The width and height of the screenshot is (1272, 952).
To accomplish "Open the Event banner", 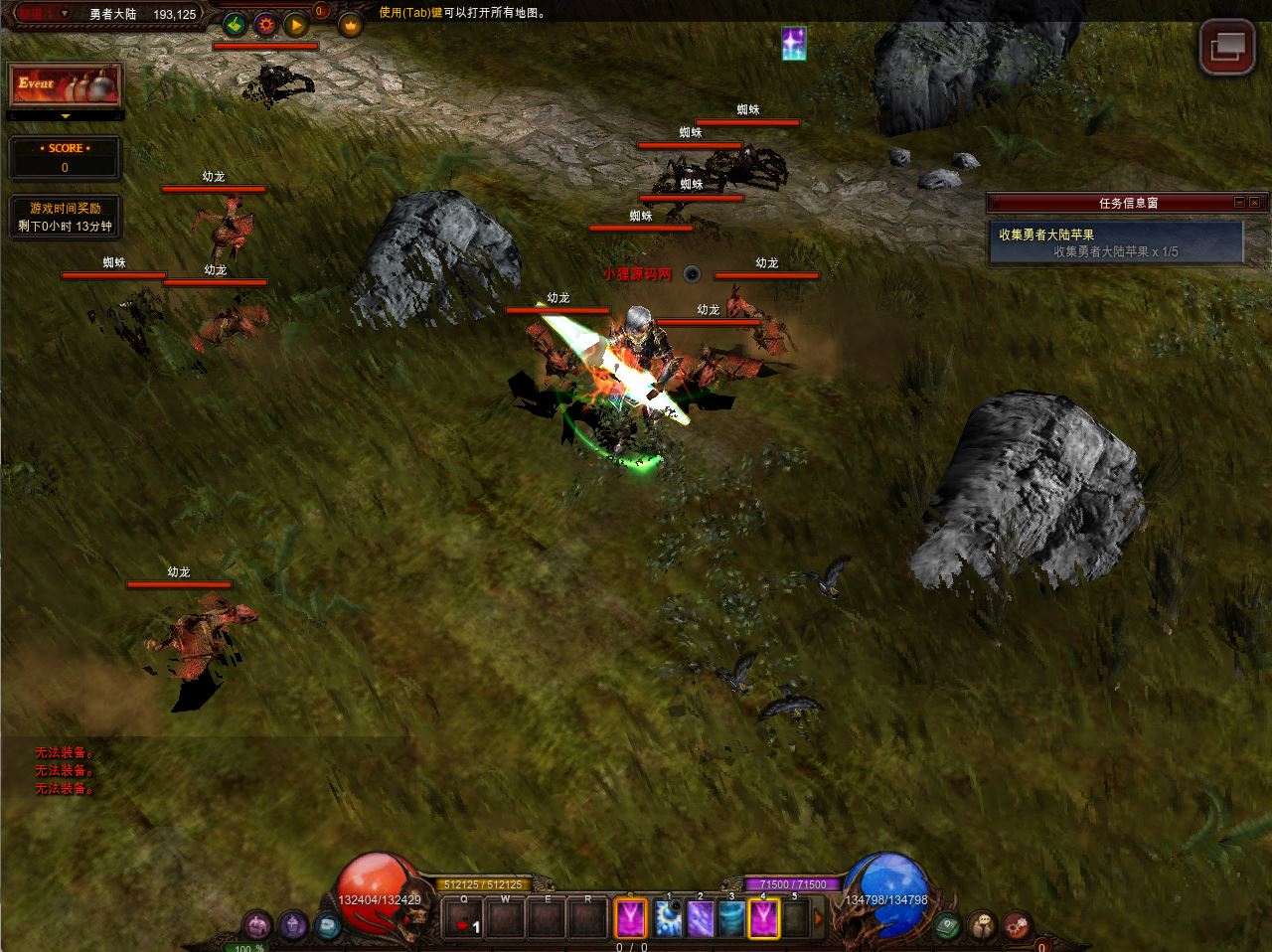I will click(x=66, y=85).
